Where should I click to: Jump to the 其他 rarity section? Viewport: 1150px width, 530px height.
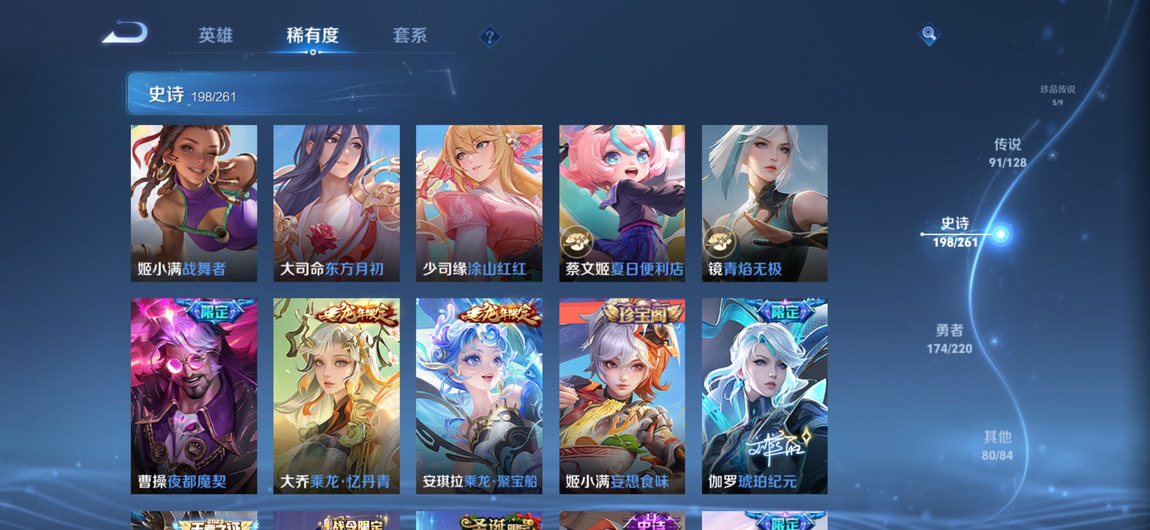coord(997,445)
